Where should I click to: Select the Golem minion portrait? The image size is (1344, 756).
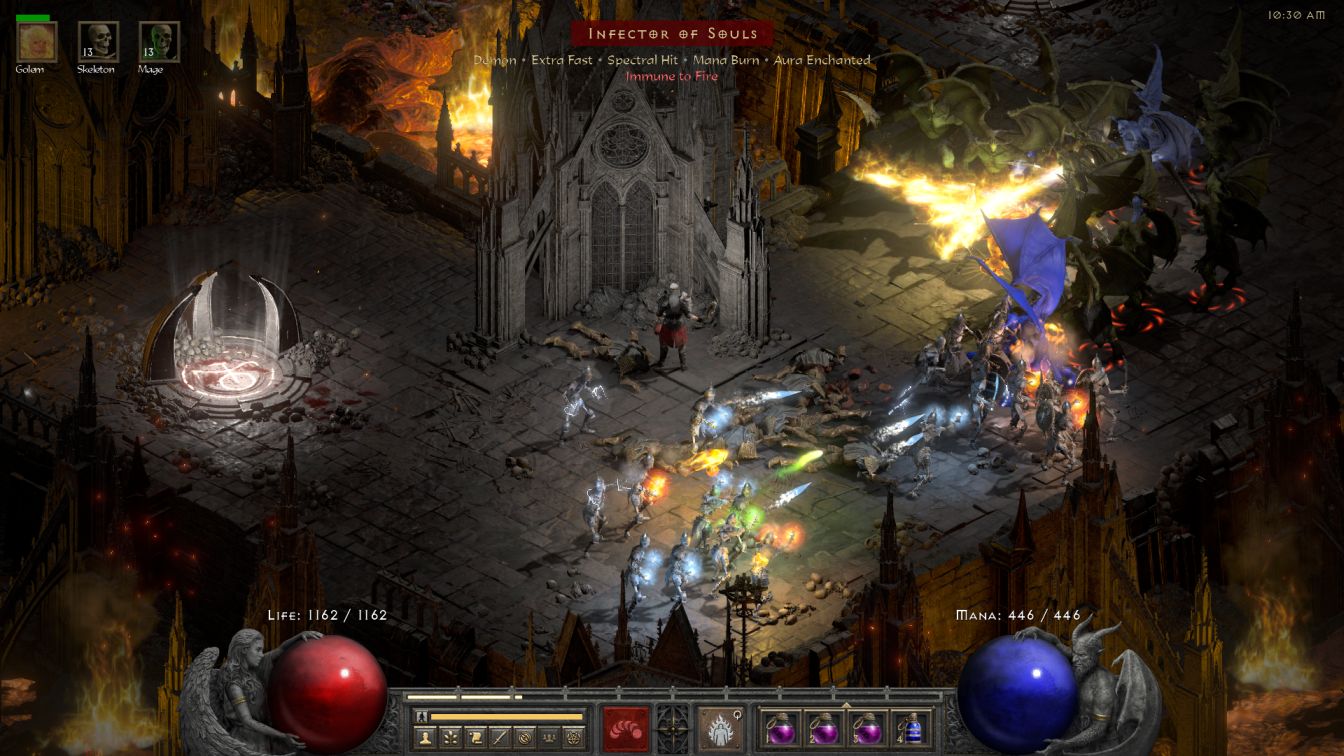(37, 42)
